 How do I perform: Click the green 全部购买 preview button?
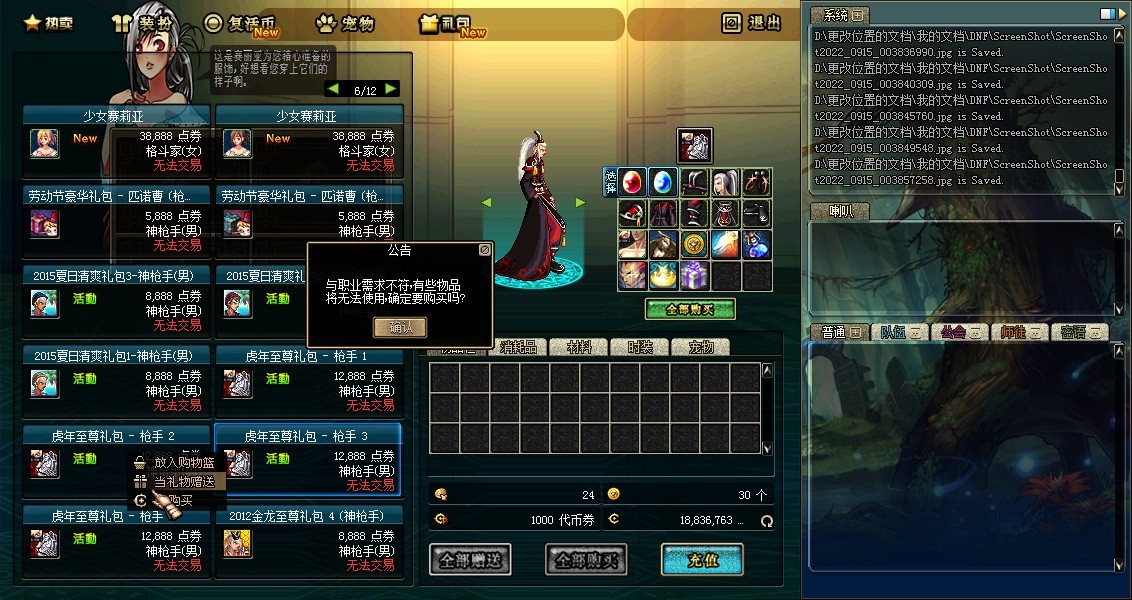click(x=690, y=309)
